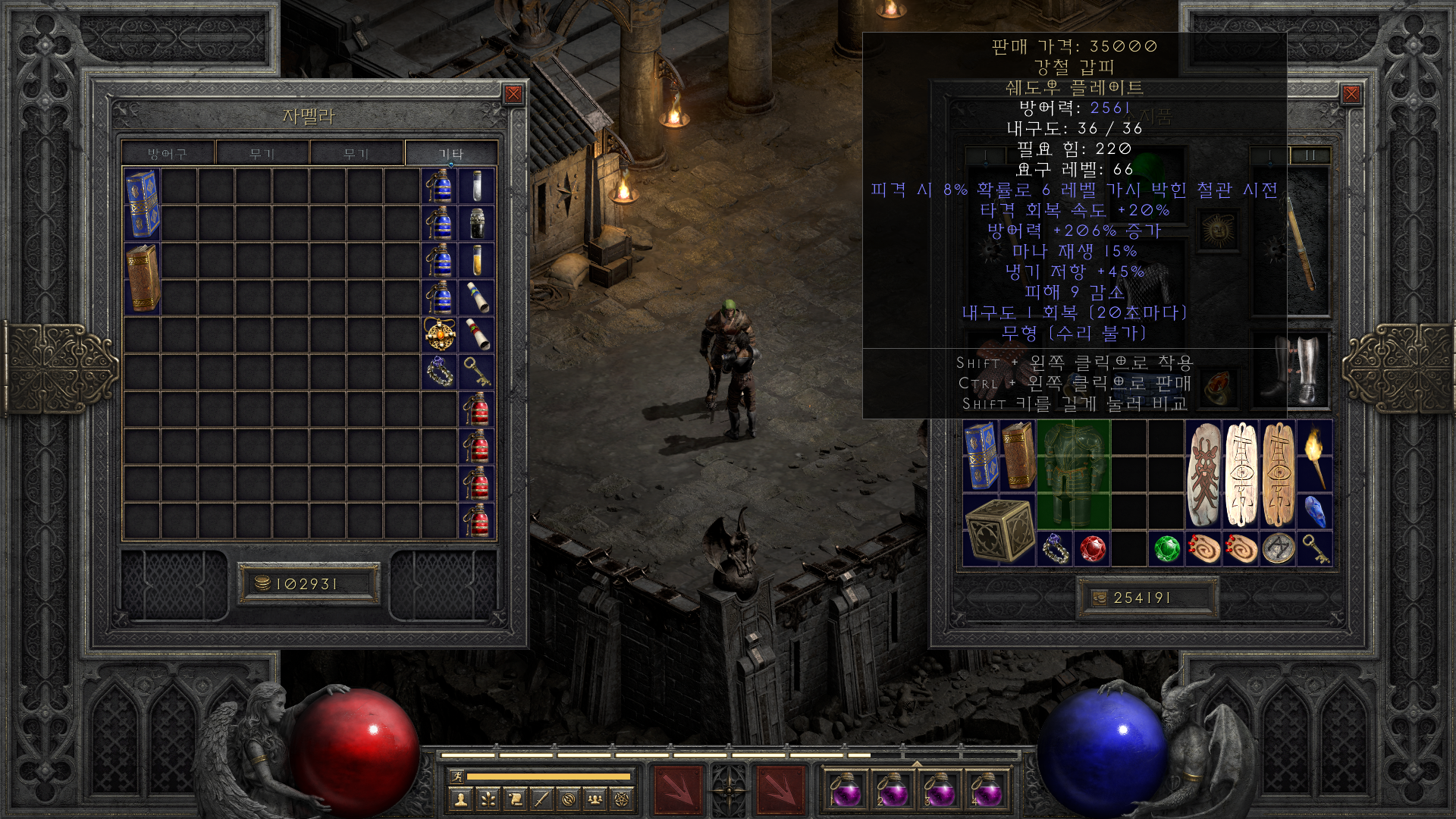Click the Horadric Cube in inventory
This screenshot has height=819, width=1456.
point(999,530)
